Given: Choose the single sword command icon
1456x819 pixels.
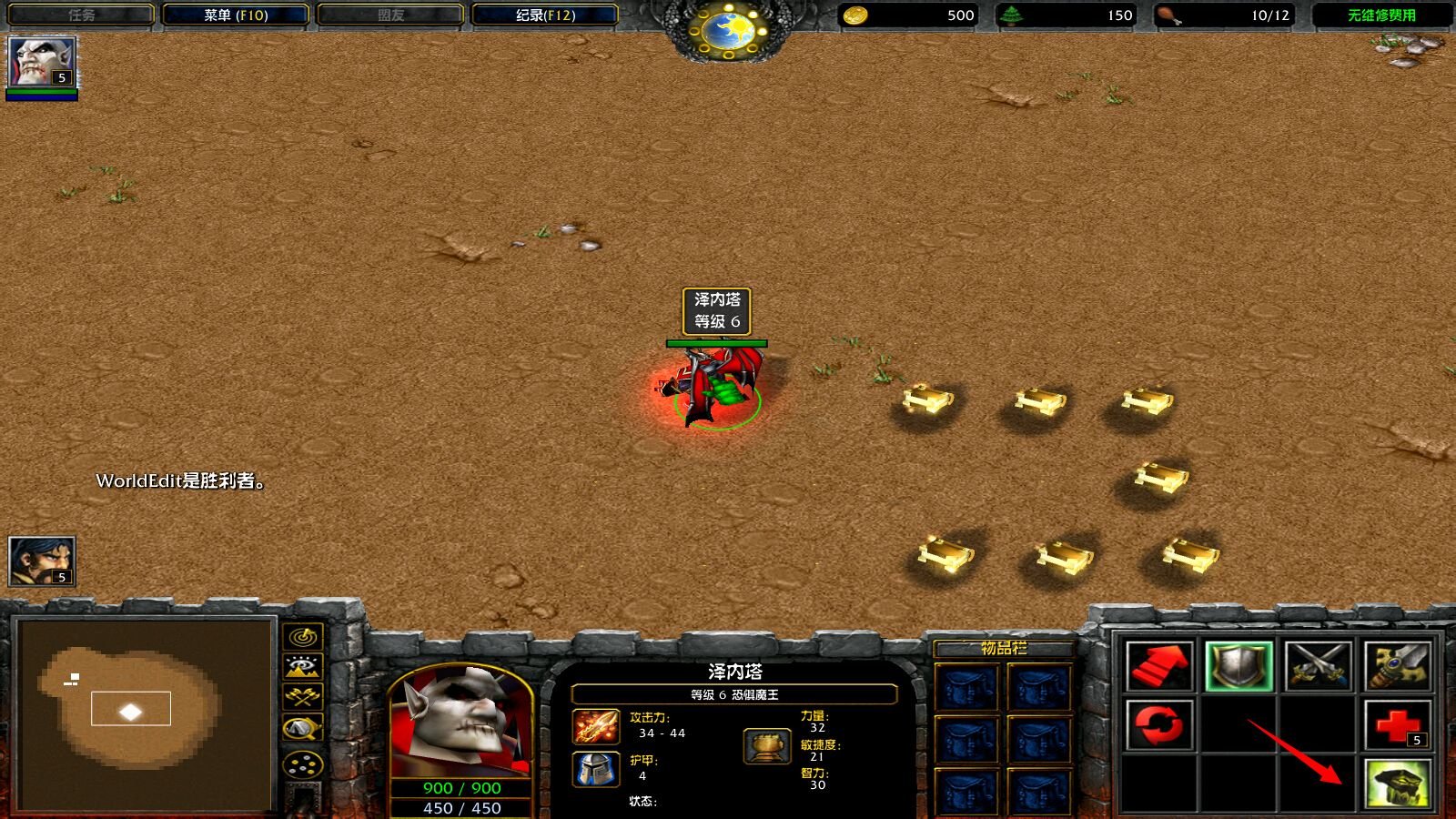Looking at the screenshot, I should point(1398,666).
